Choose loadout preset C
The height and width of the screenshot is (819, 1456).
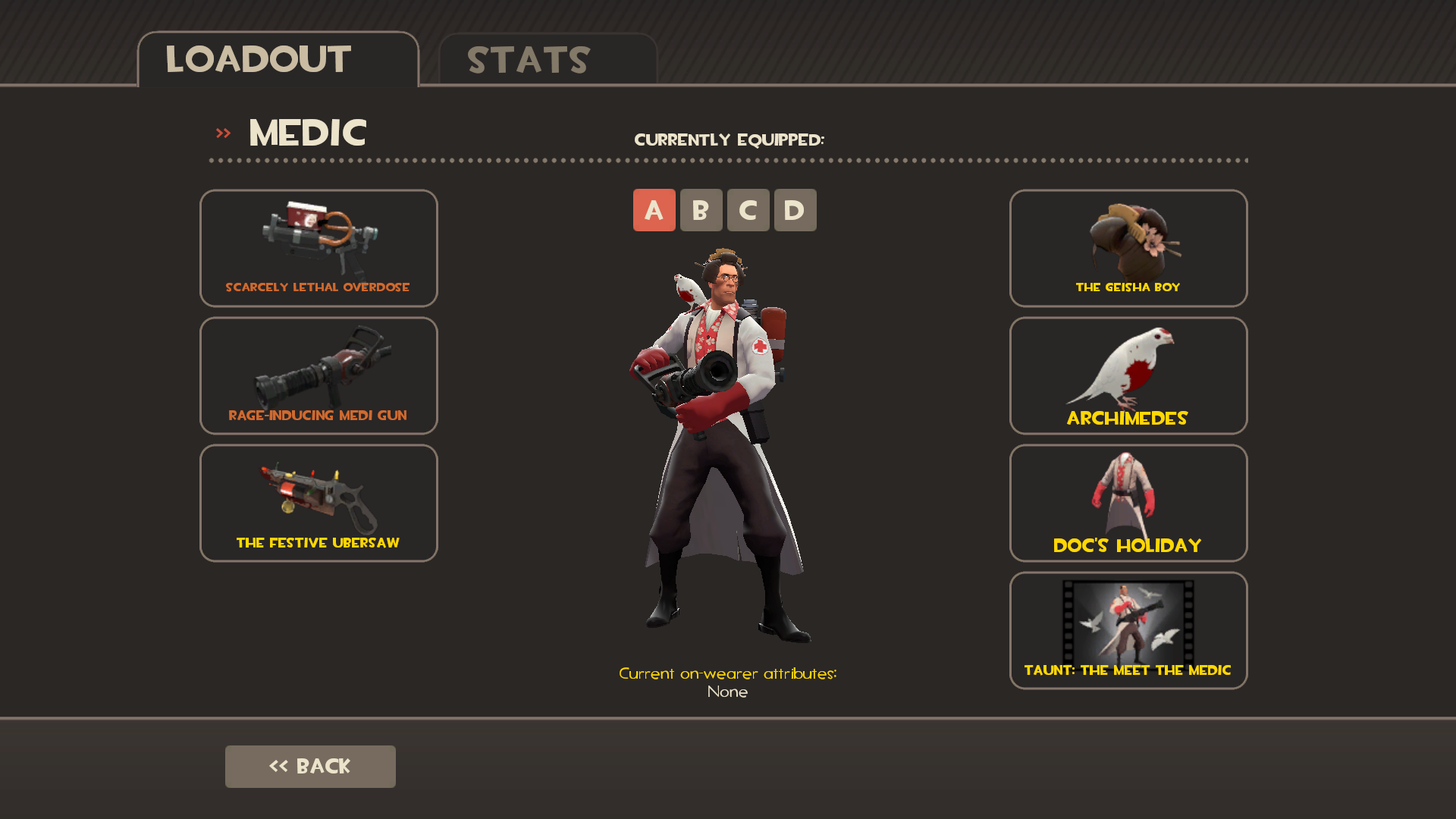coord(748,210)
